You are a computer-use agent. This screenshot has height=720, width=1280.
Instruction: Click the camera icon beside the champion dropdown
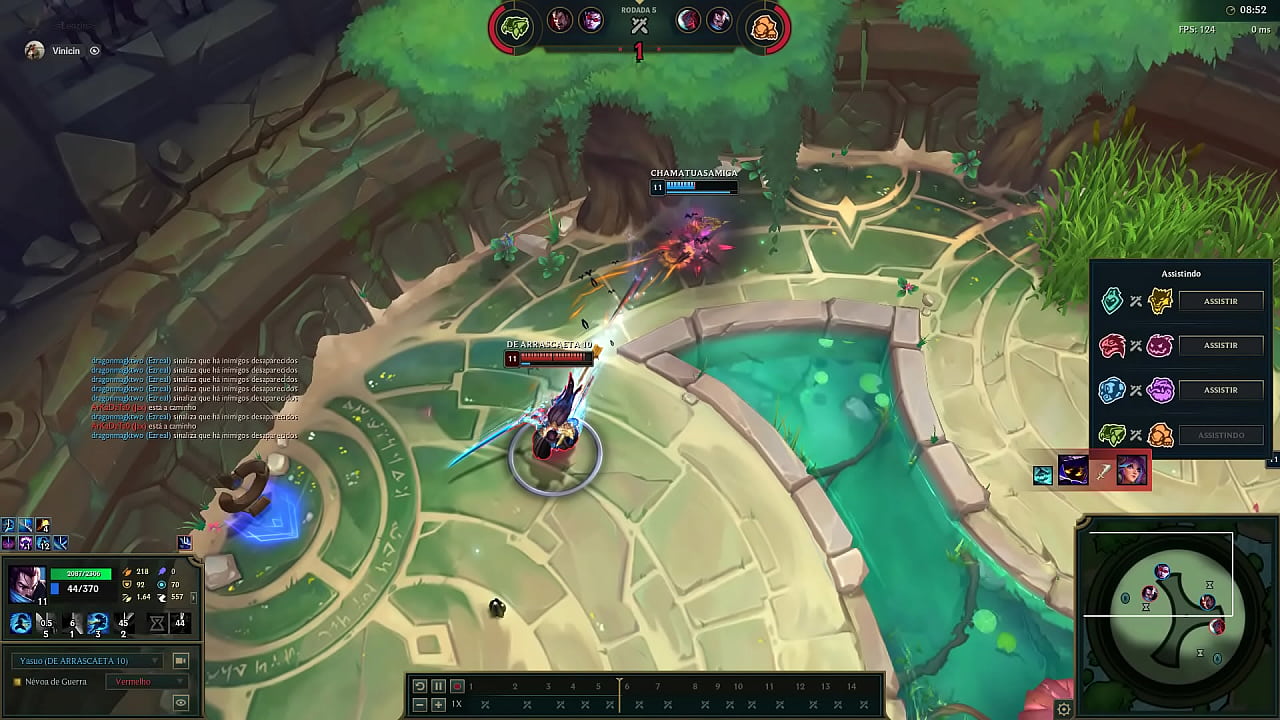(x=180, y=659)
